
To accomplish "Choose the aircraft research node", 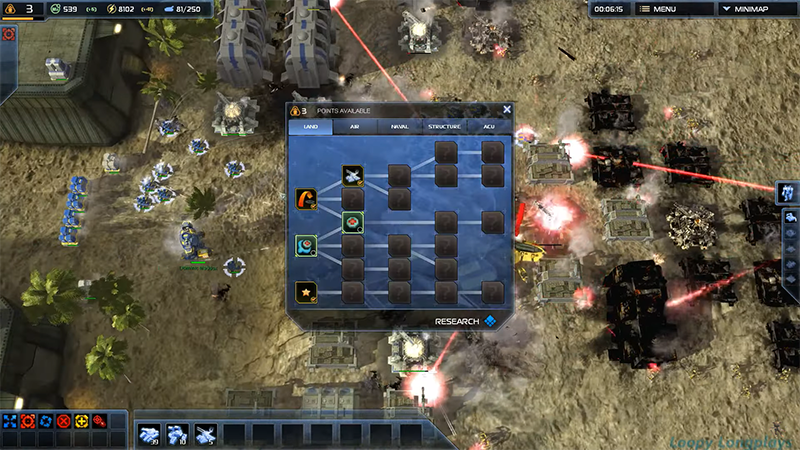I will coord(352,176).
